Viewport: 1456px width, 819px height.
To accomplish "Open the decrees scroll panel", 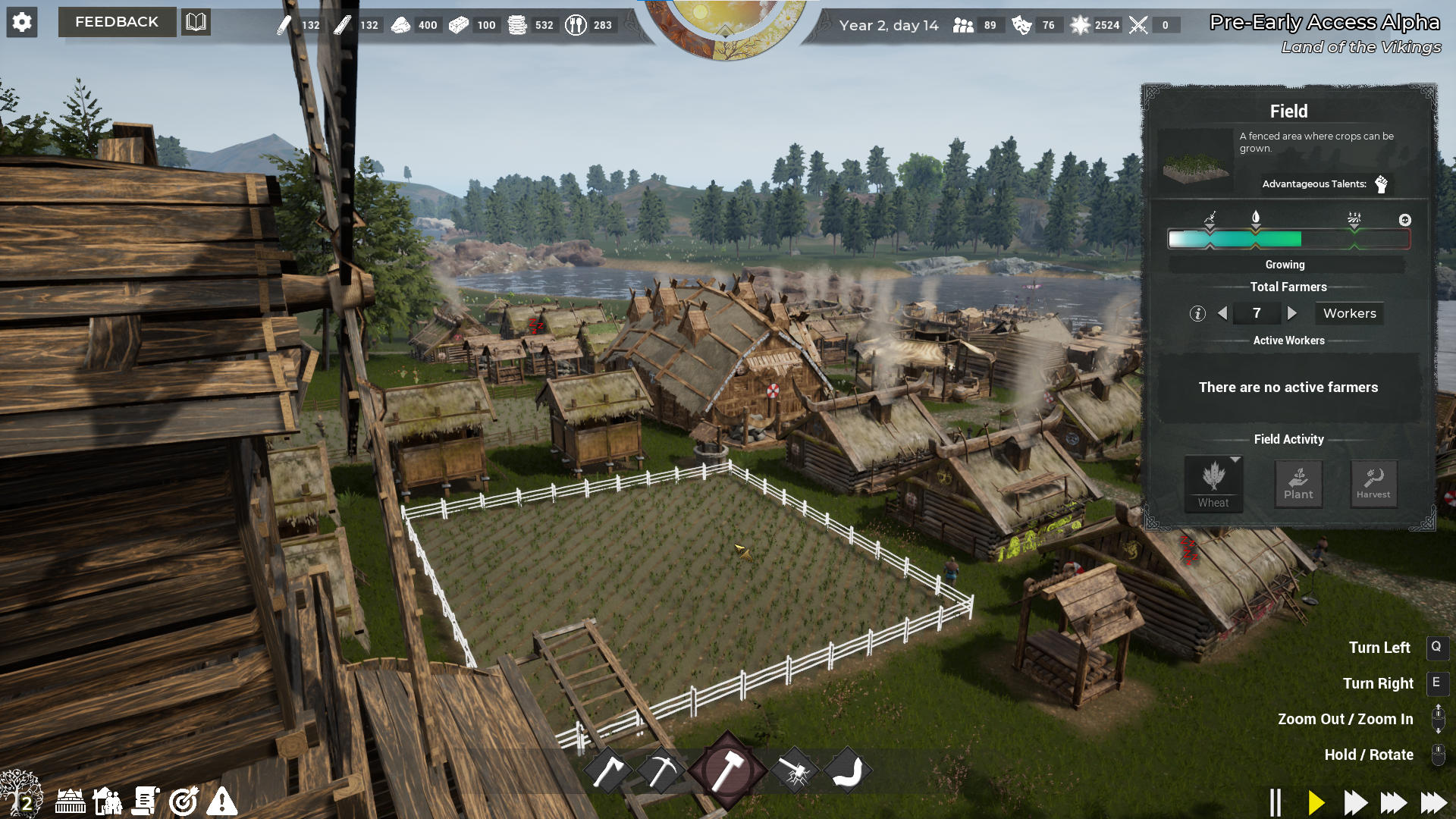I will coord(146,802).
